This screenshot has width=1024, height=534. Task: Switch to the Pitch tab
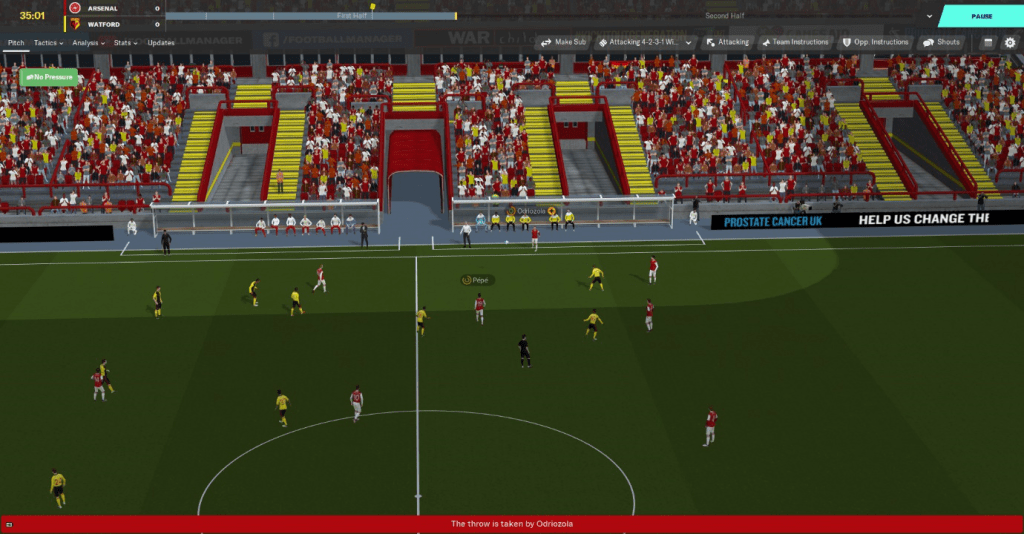pos(16,43)
